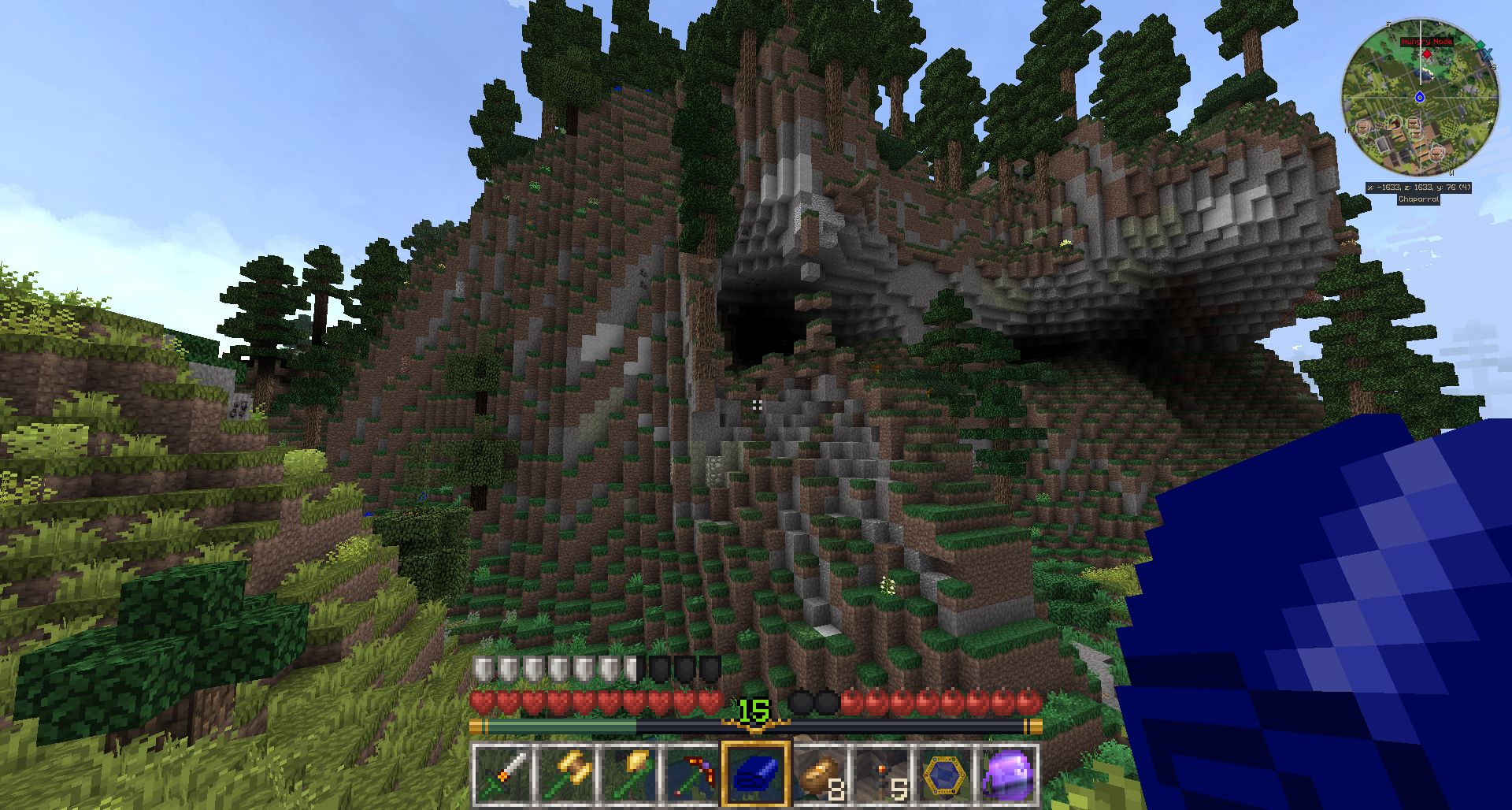Image resolution: width=1512 pixels, height=810 pixels.
Task: Select the golden hammer hotbar slot
Action: [x=565, y=775]
